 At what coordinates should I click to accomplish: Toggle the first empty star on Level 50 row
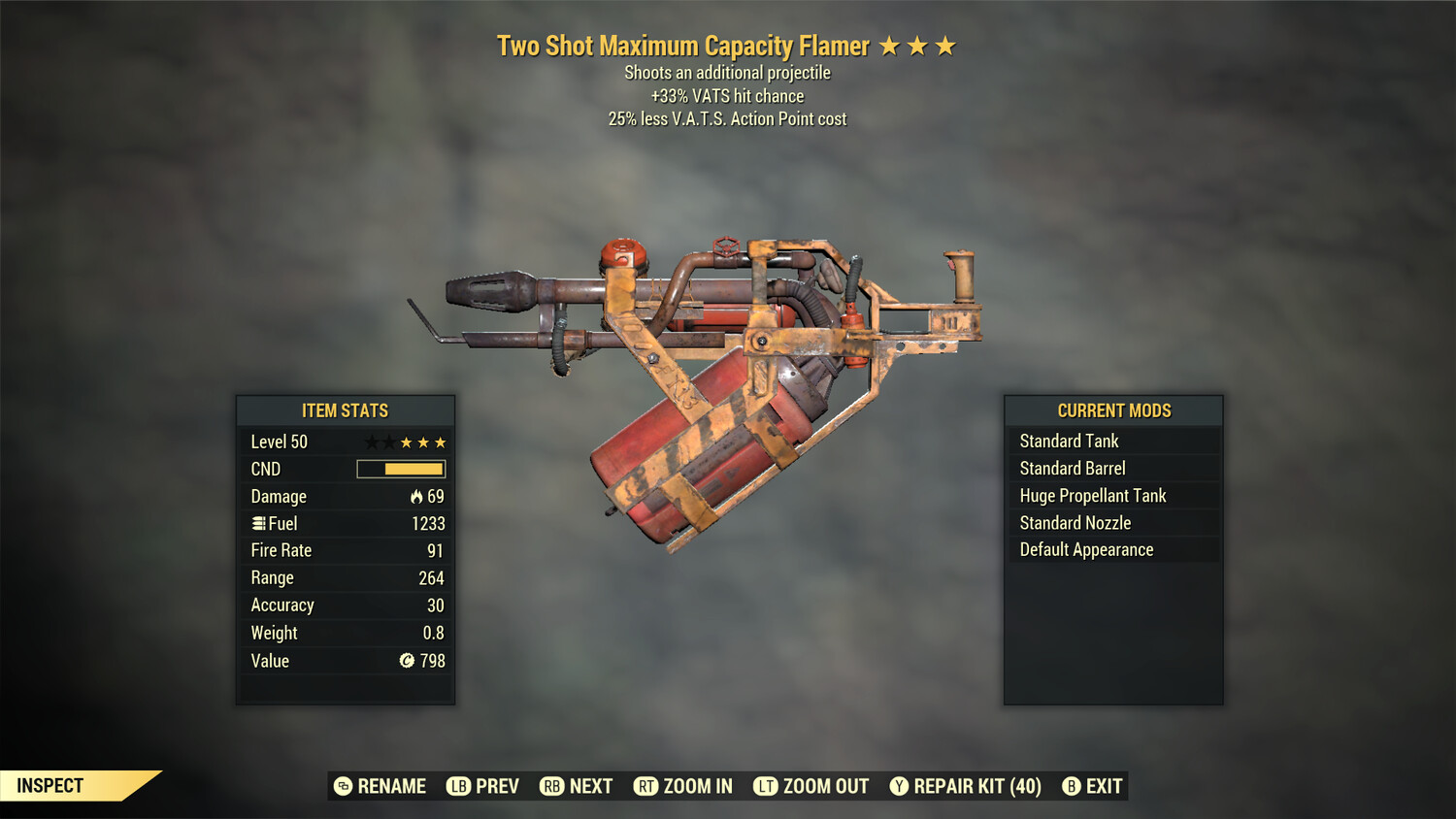pos(371,442)
